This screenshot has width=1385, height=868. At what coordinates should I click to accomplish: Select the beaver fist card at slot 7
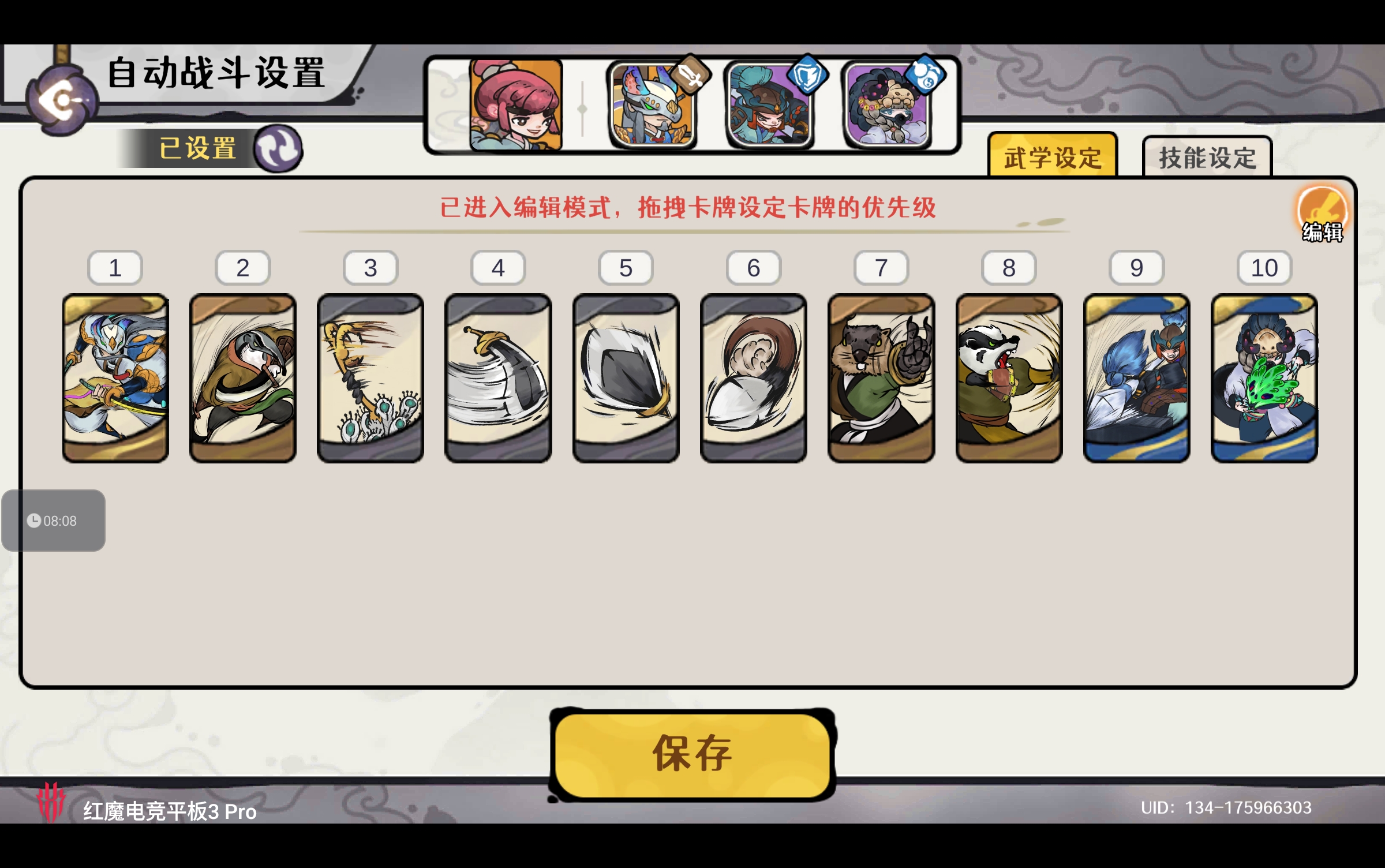tap(881, 381)
